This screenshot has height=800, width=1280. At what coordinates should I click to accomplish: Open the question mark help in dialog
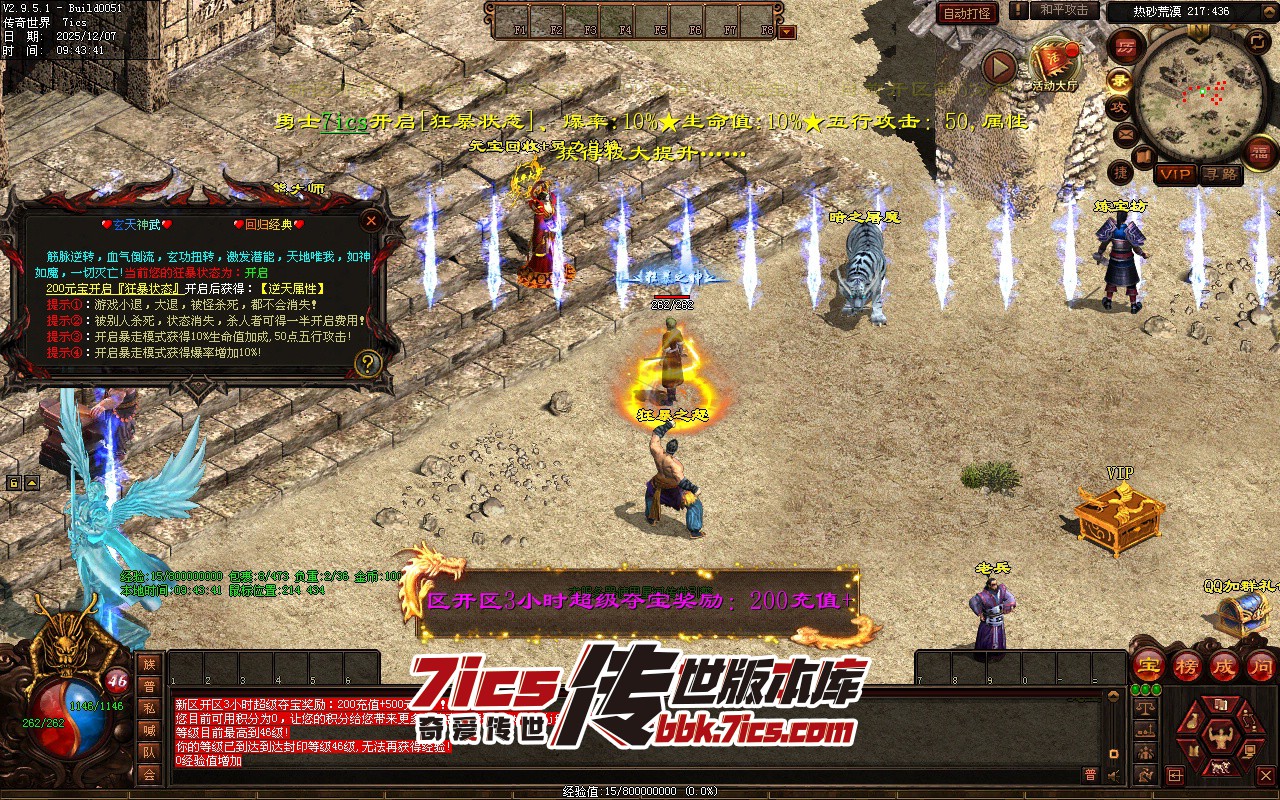tap(369, 363)
